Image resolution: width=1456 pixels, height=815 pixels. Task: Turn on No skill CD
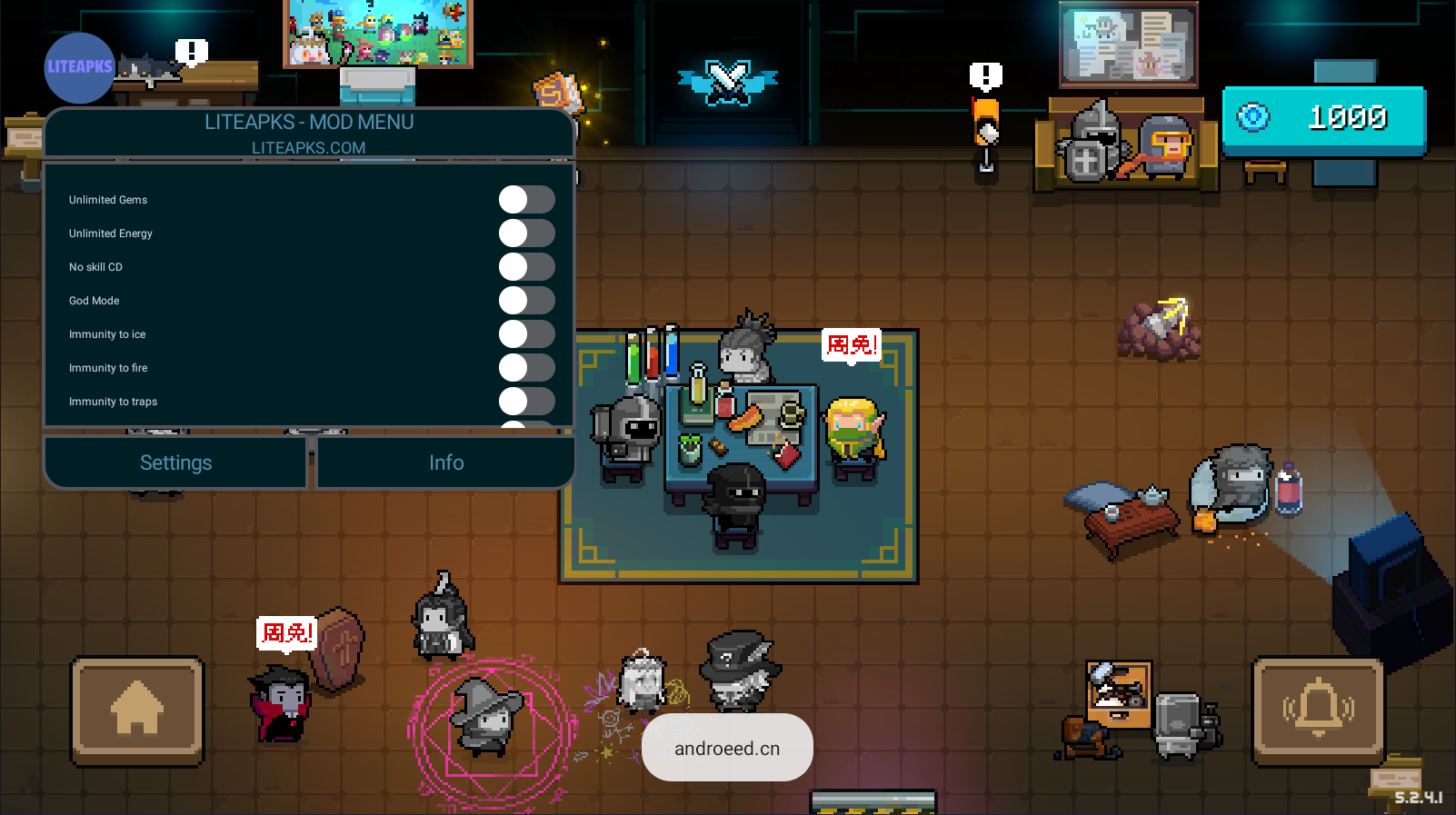point(526,267)
